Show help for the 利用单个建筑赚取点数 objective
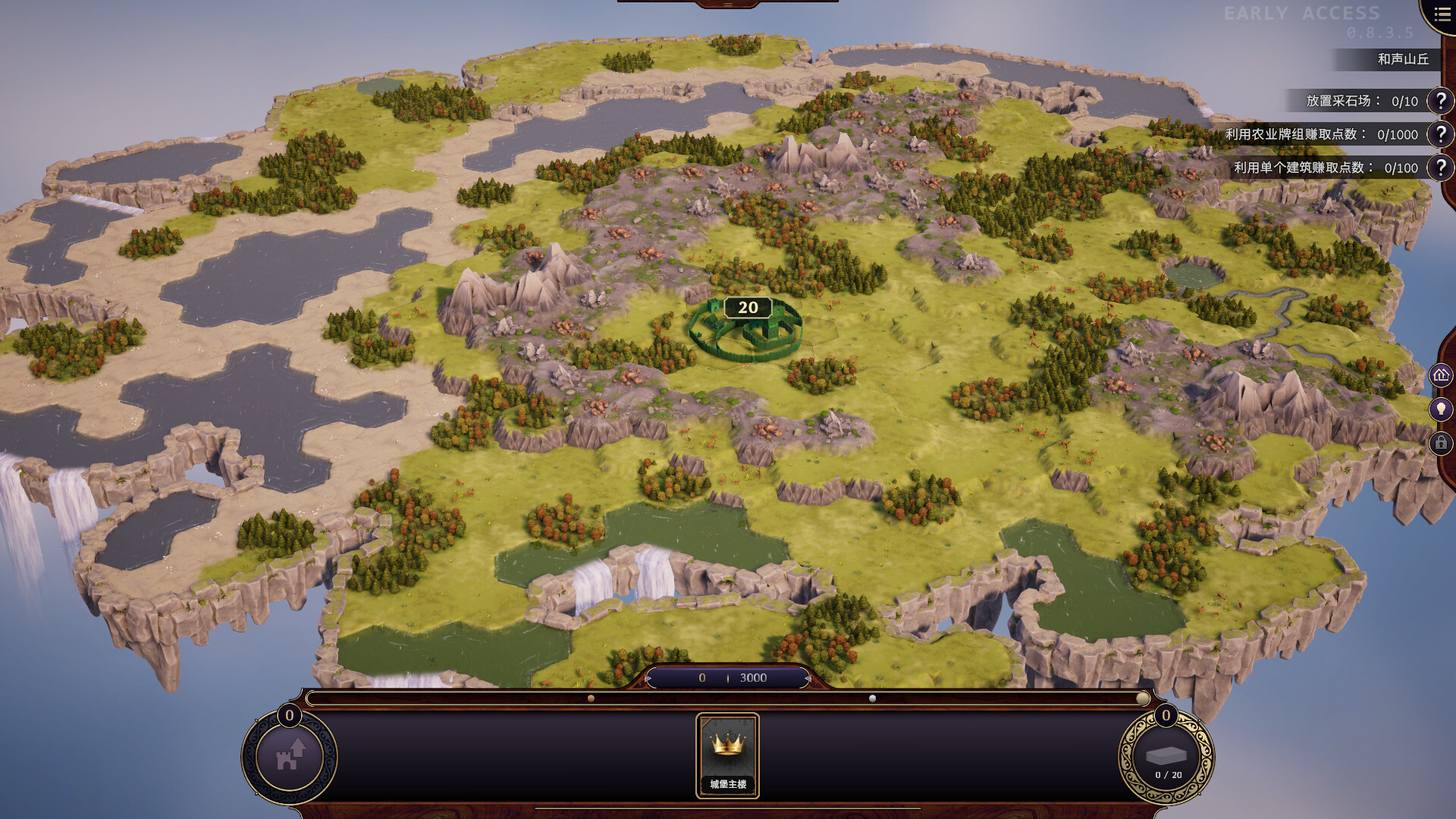The width and height of the screenshot is (1456, 819). point(1440,168)
